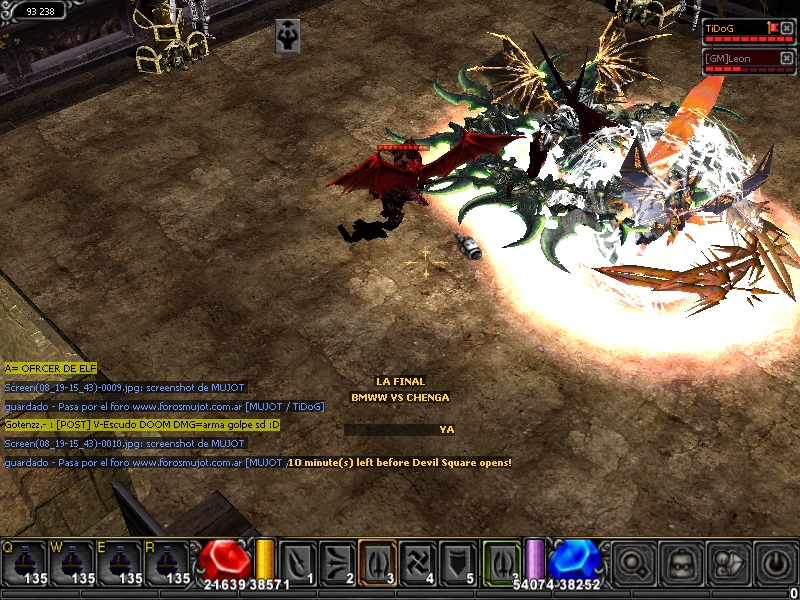Open the magnifying glass character info button
Screen dimensions: 800x600
pyautogui.click(x=634, y=562)
